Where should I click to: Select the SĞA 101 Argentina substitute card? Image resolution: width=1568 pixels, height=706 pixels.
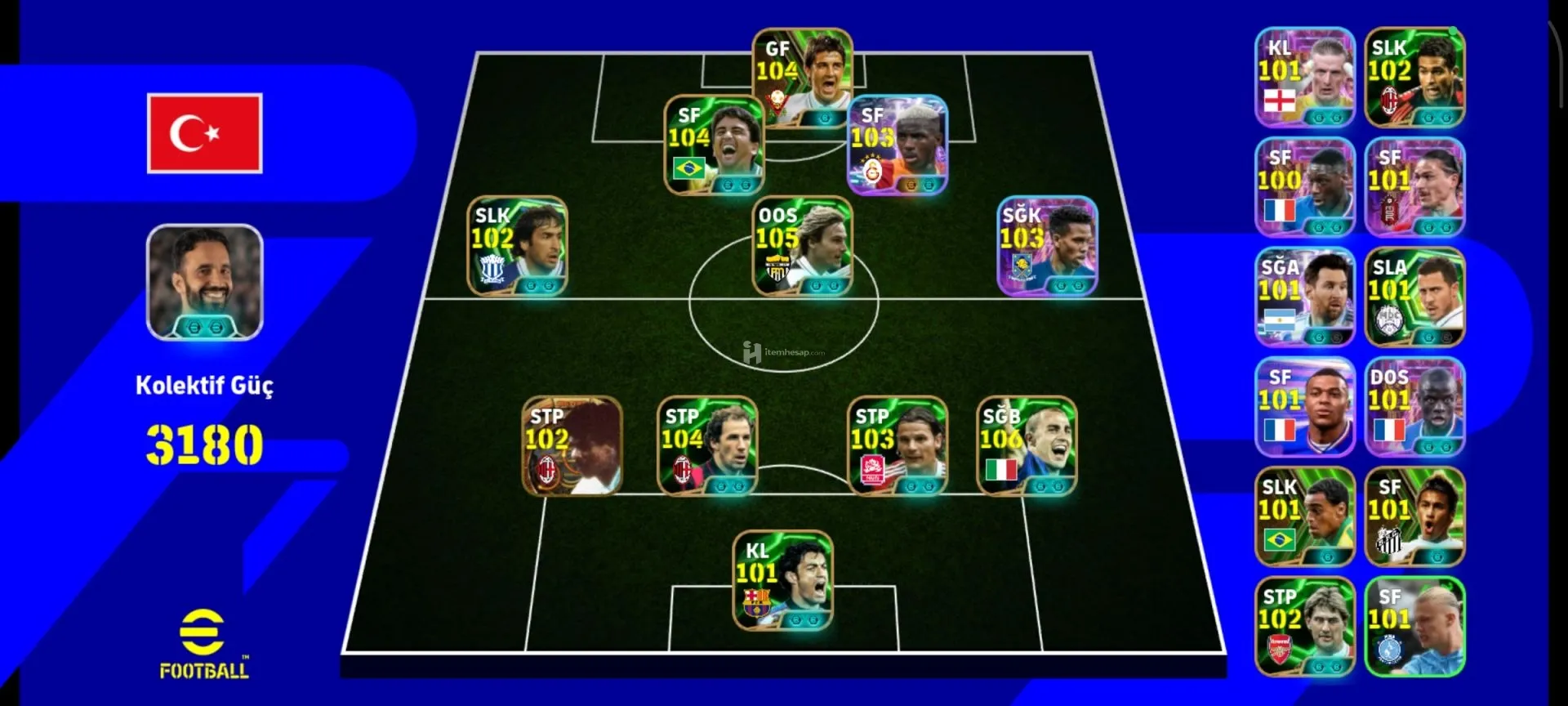tap(1304, 297)
